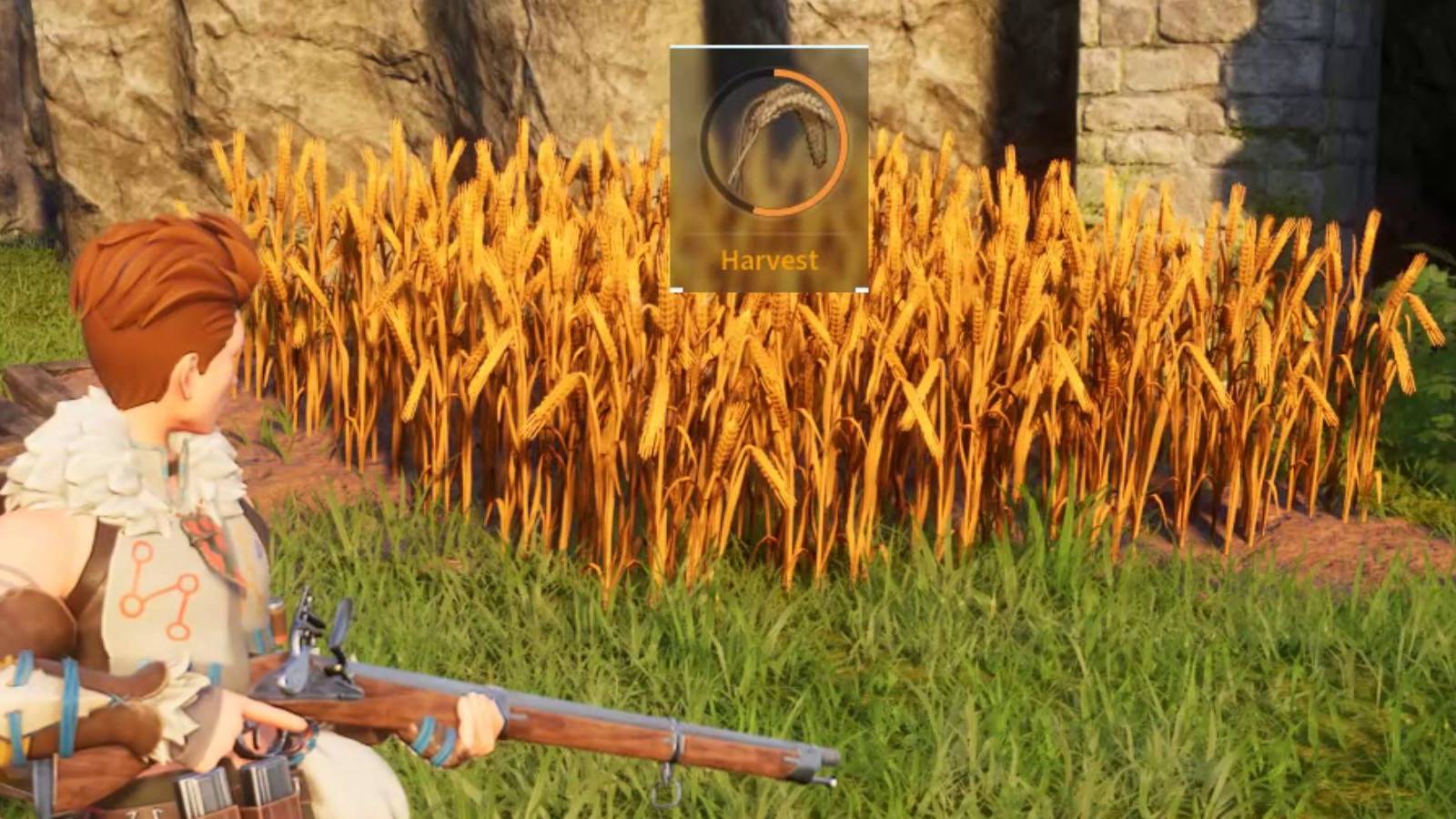Click the top-left corner bracket of the Harvest panel
The image size is (1456, 819).
point(675,47)
